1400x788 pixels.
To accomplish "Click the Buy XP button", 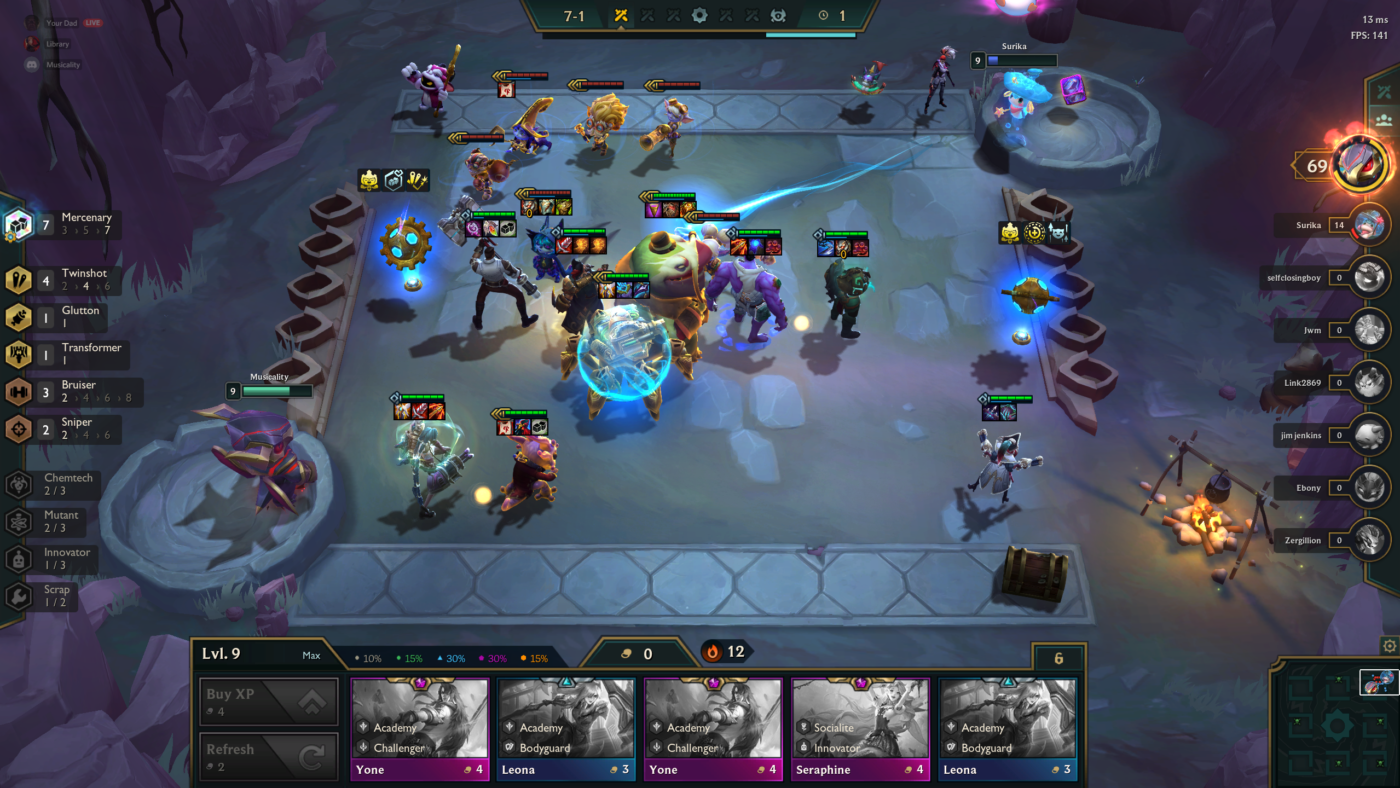I will (267, 700).
